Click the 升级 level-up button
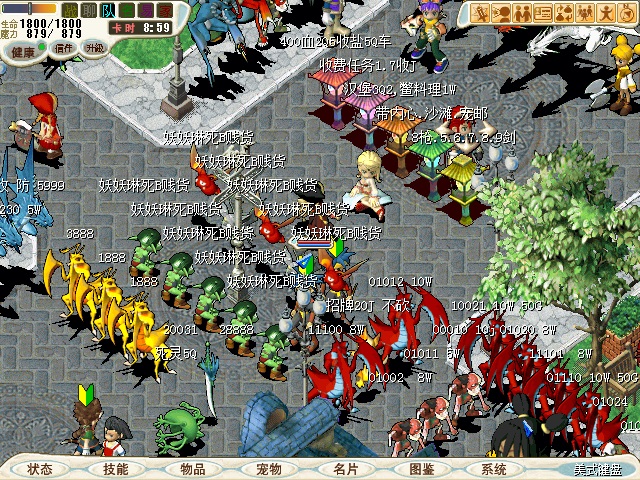Image resolution: width=640 pixels, height=480 pixels. [x=95, y=47]
